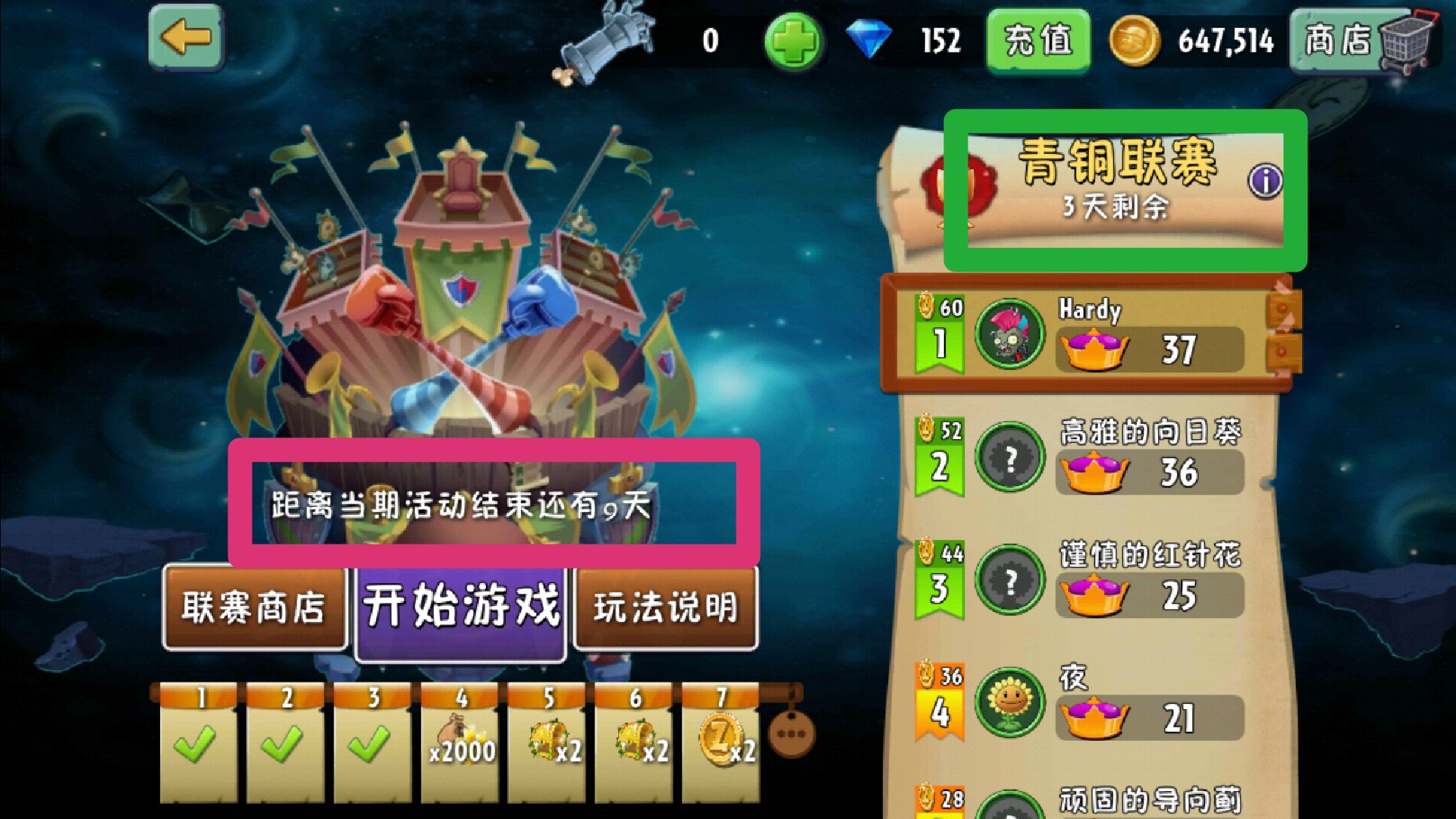The height and width of the screenshot is (819, 1456).
Task: Click the gold coin currency icon
Action: (1134, 43)
